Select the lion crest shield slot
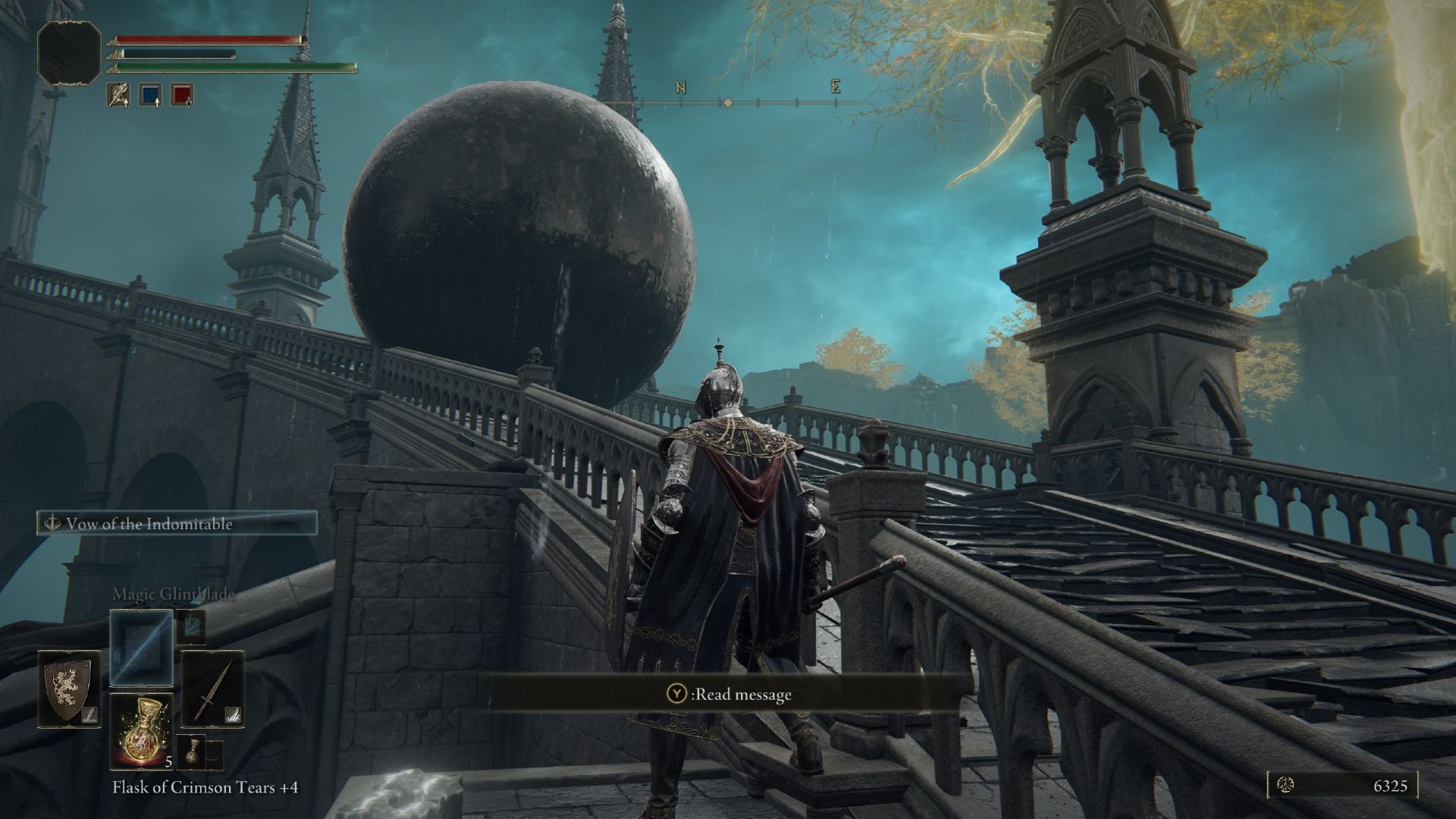 (70, 689)
